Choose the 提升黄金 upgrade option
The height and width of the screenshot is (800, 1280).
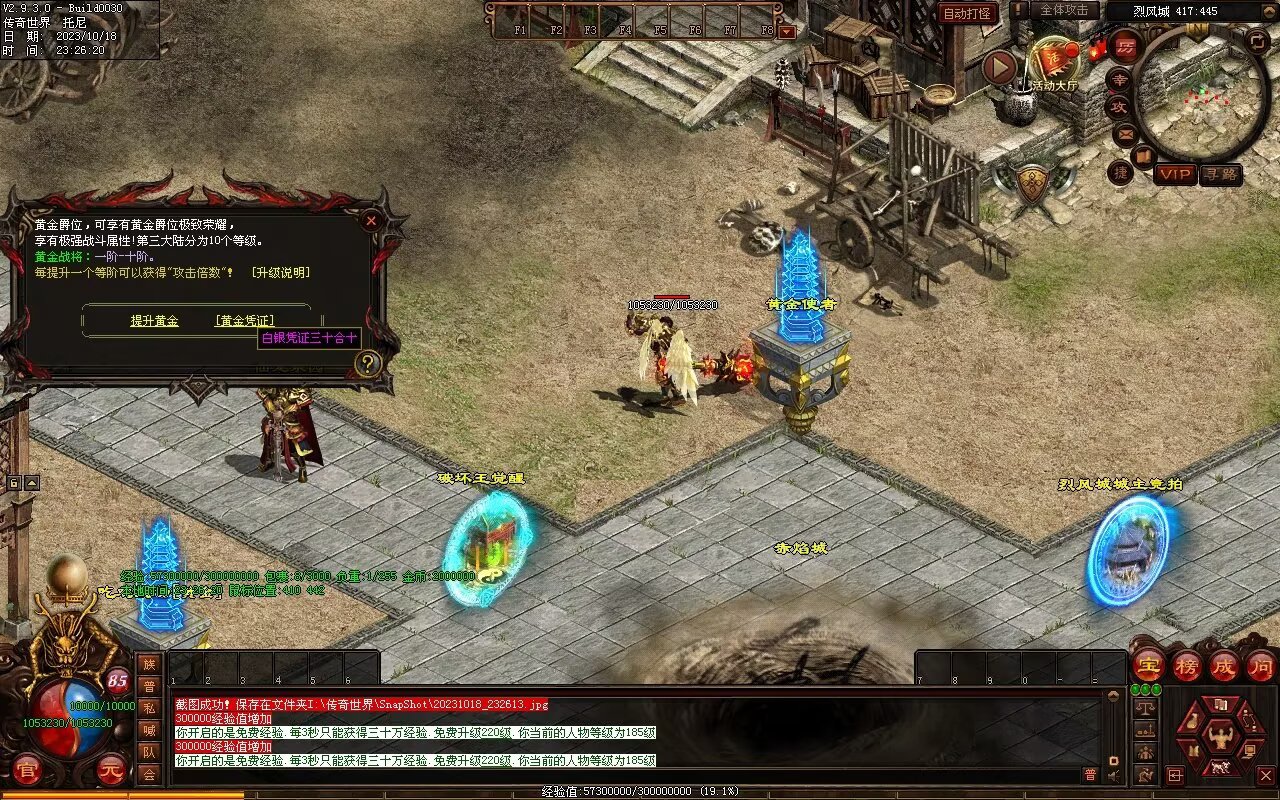pyautogui.click(x=154, y=321)
